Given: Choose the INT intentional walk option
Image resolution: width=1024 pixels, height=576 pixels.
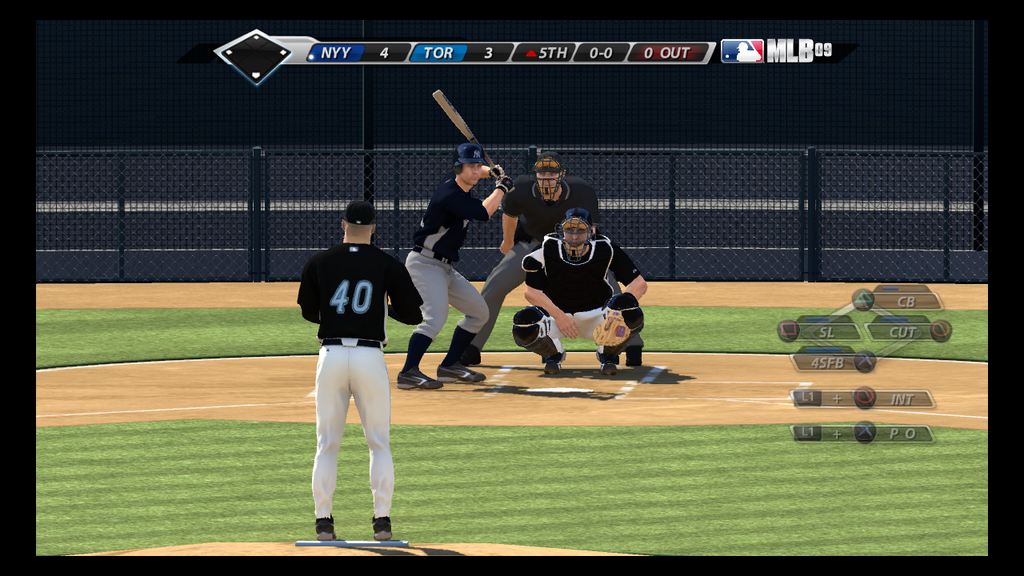Looking at the screenshot, I should click(x=900, y=398).
